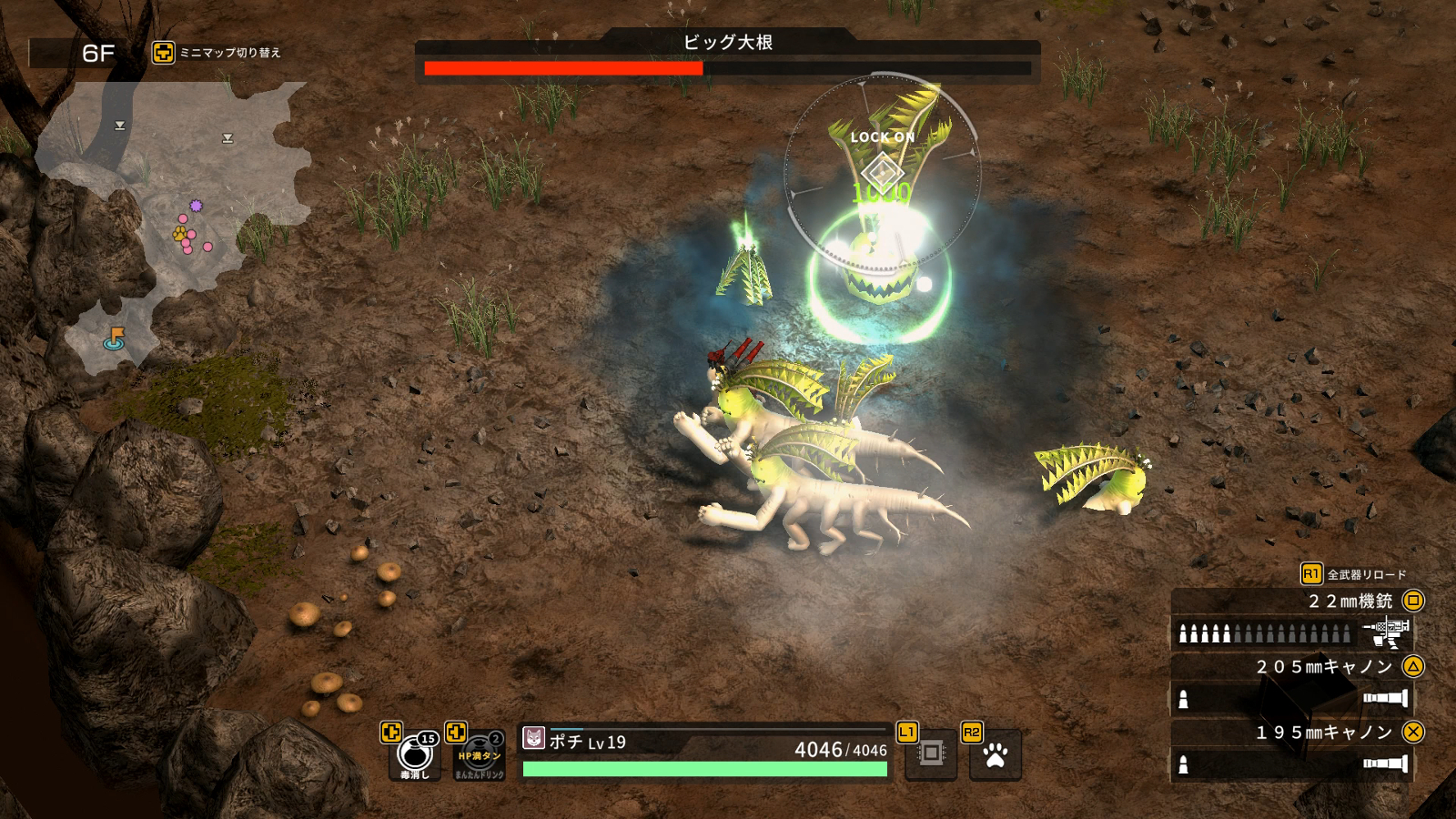Use the まんたんドリンク HP drink slot

coord(479,757)
